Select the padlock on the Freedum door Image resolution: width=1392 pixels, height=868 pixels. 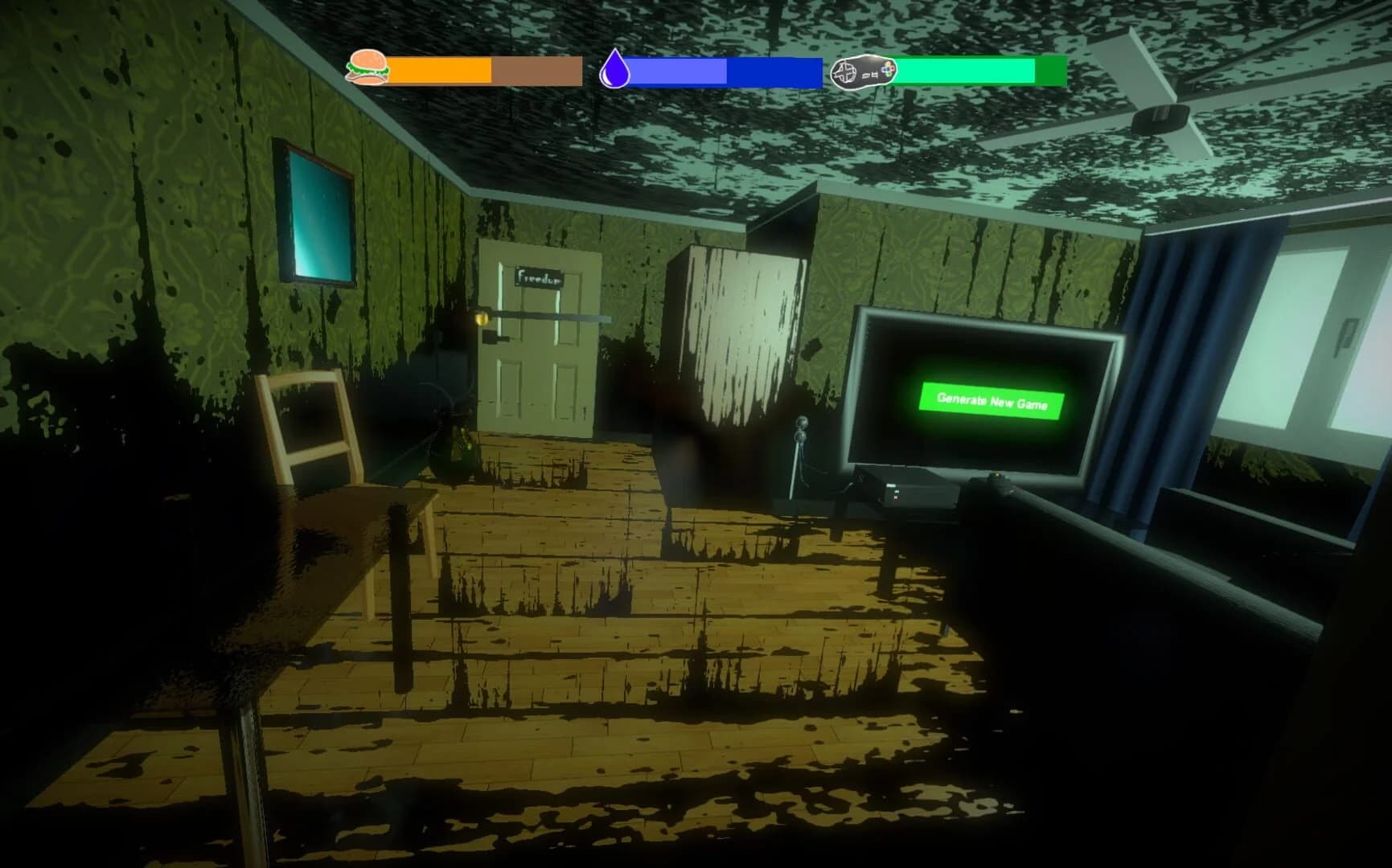point(482,319)
